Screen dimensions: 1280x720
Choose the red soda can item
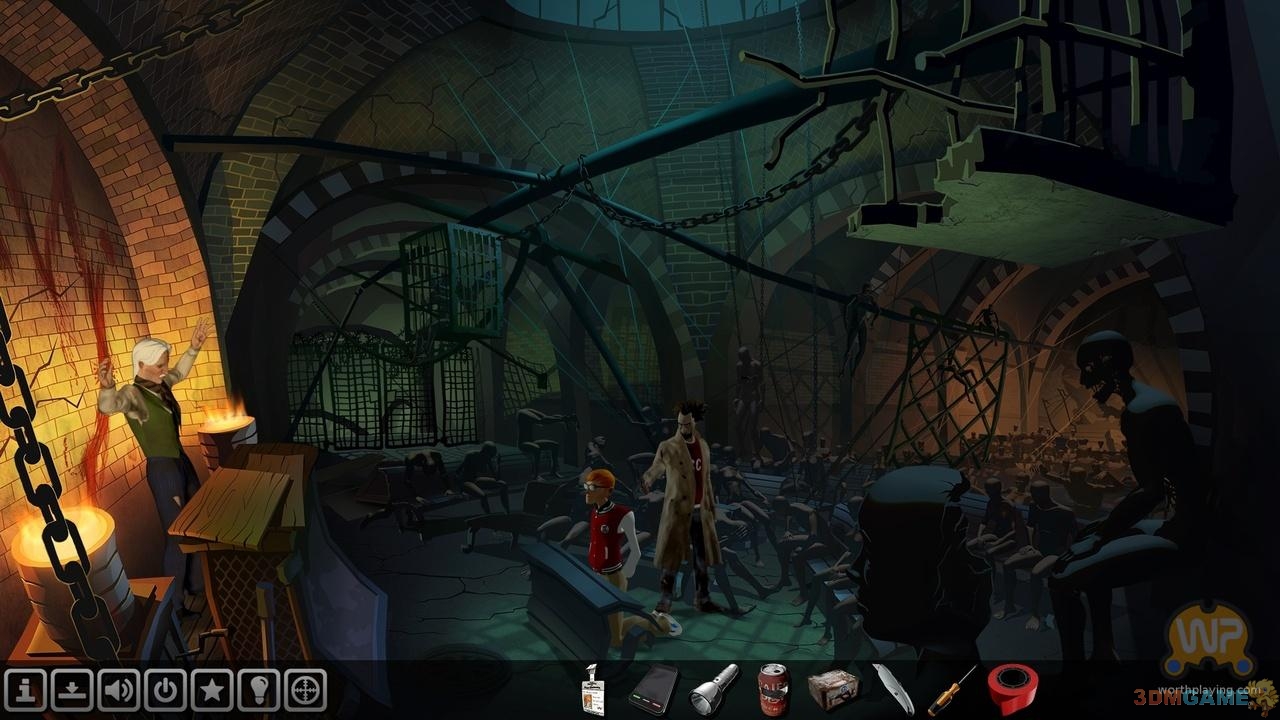(x=773, y=689)
